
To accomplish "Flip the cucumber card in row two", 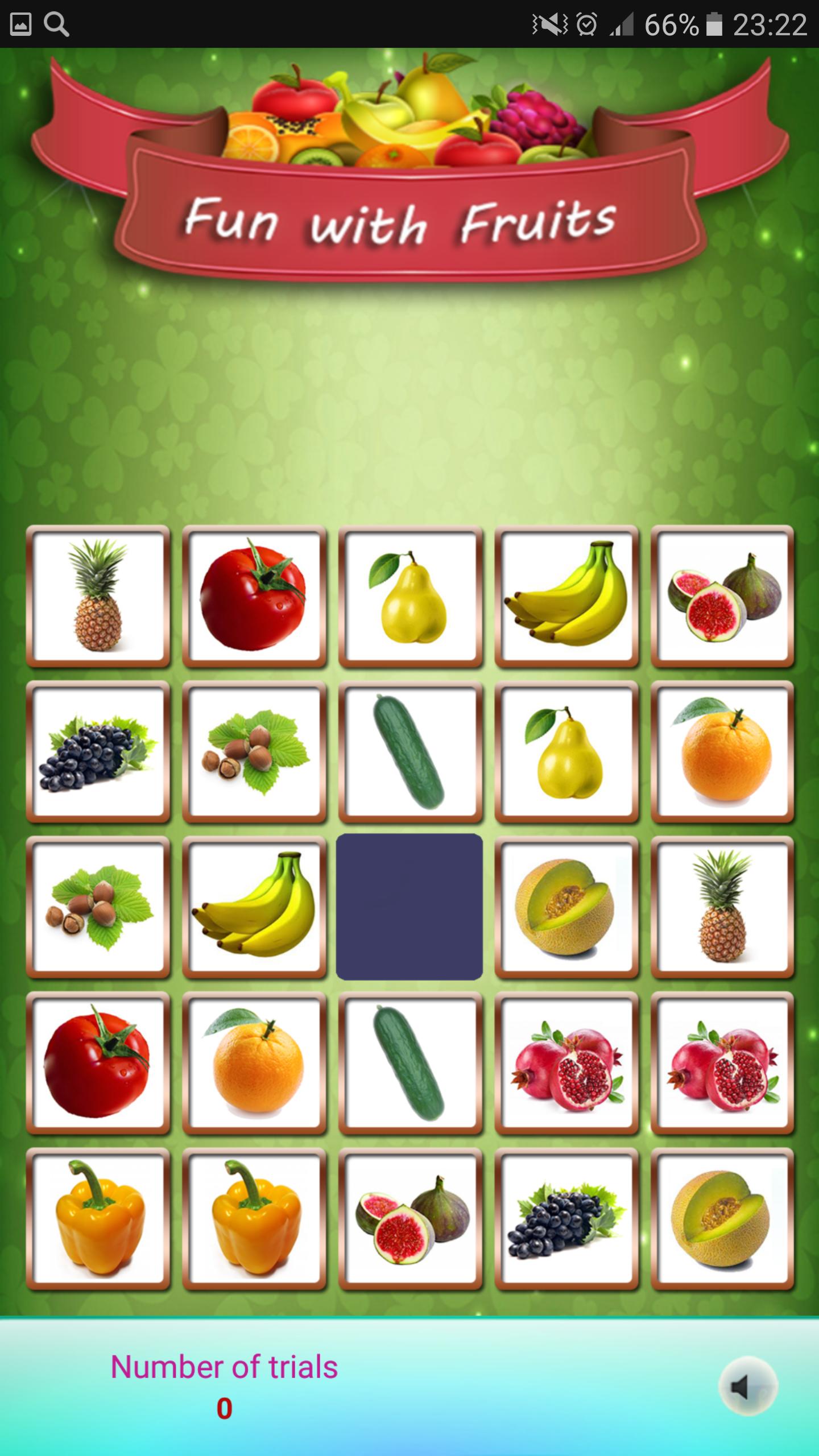I will coord(411,752).
